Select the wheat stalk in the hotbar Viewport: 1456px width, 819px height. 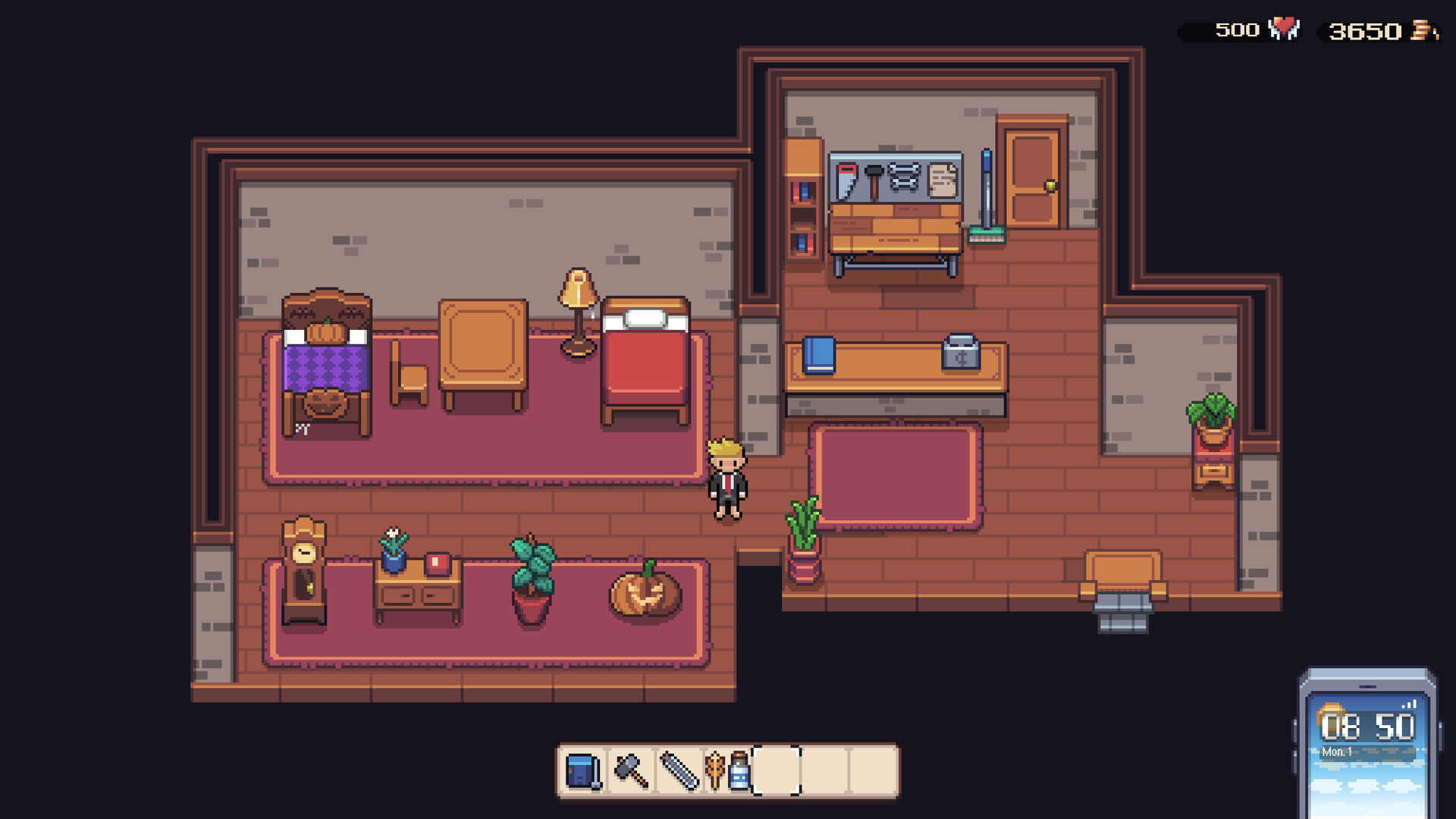click(715, 770)
